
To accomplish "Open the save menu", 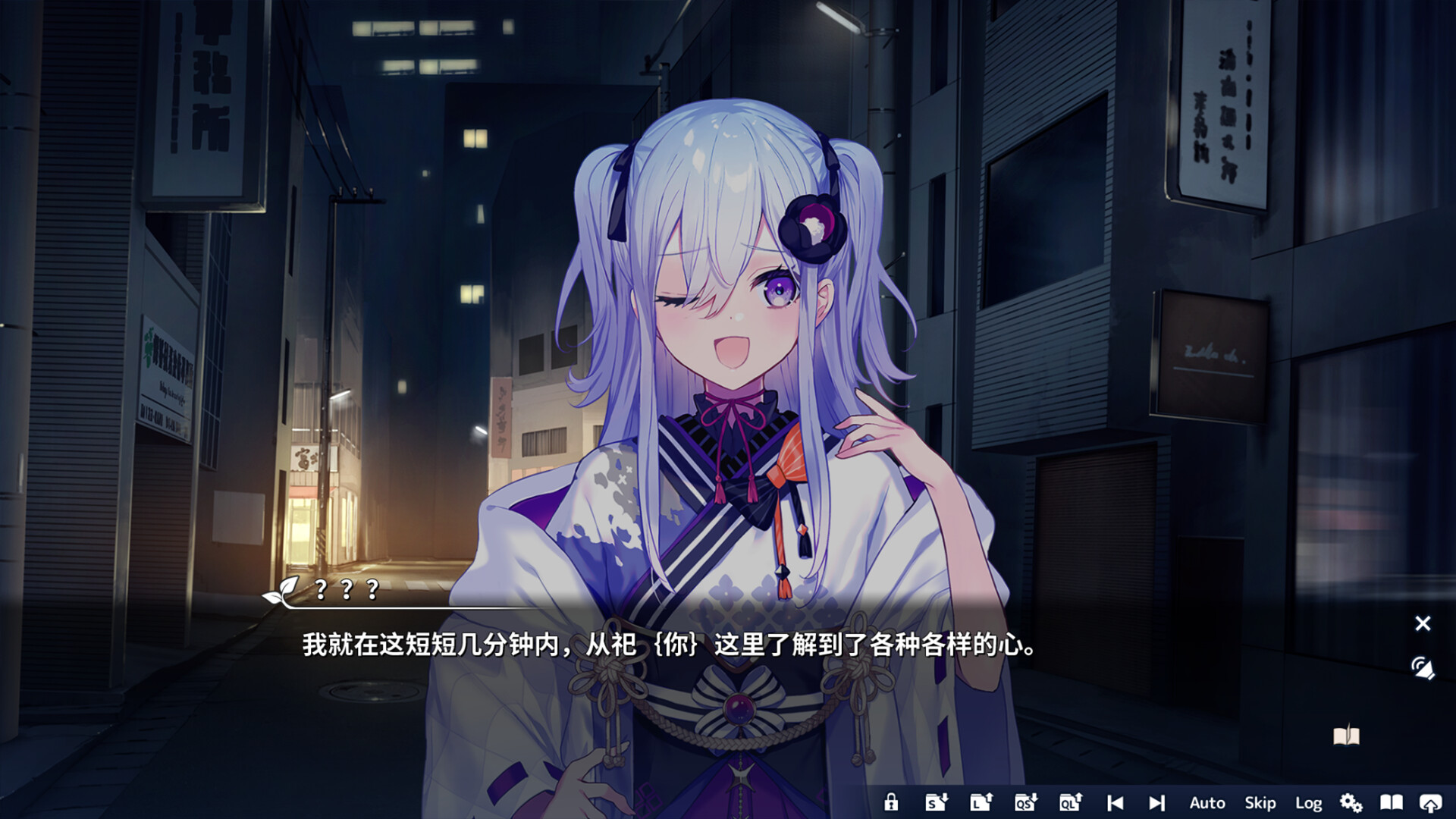I will coord(936,802).
